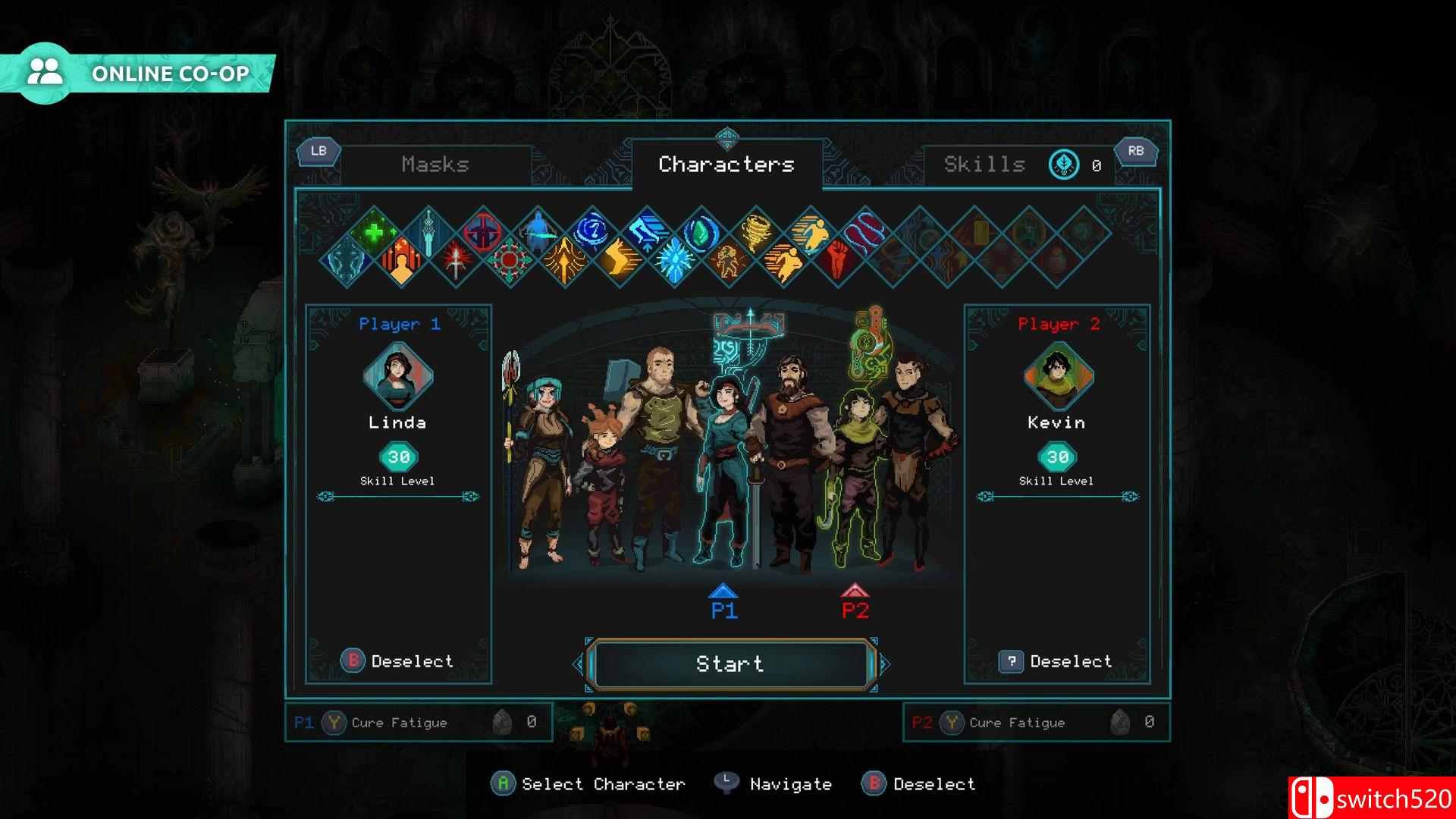The image size is (1456, 819).
Task: Deselect Kevin with the question mark prompt
Action: [x=1012, y=661]
